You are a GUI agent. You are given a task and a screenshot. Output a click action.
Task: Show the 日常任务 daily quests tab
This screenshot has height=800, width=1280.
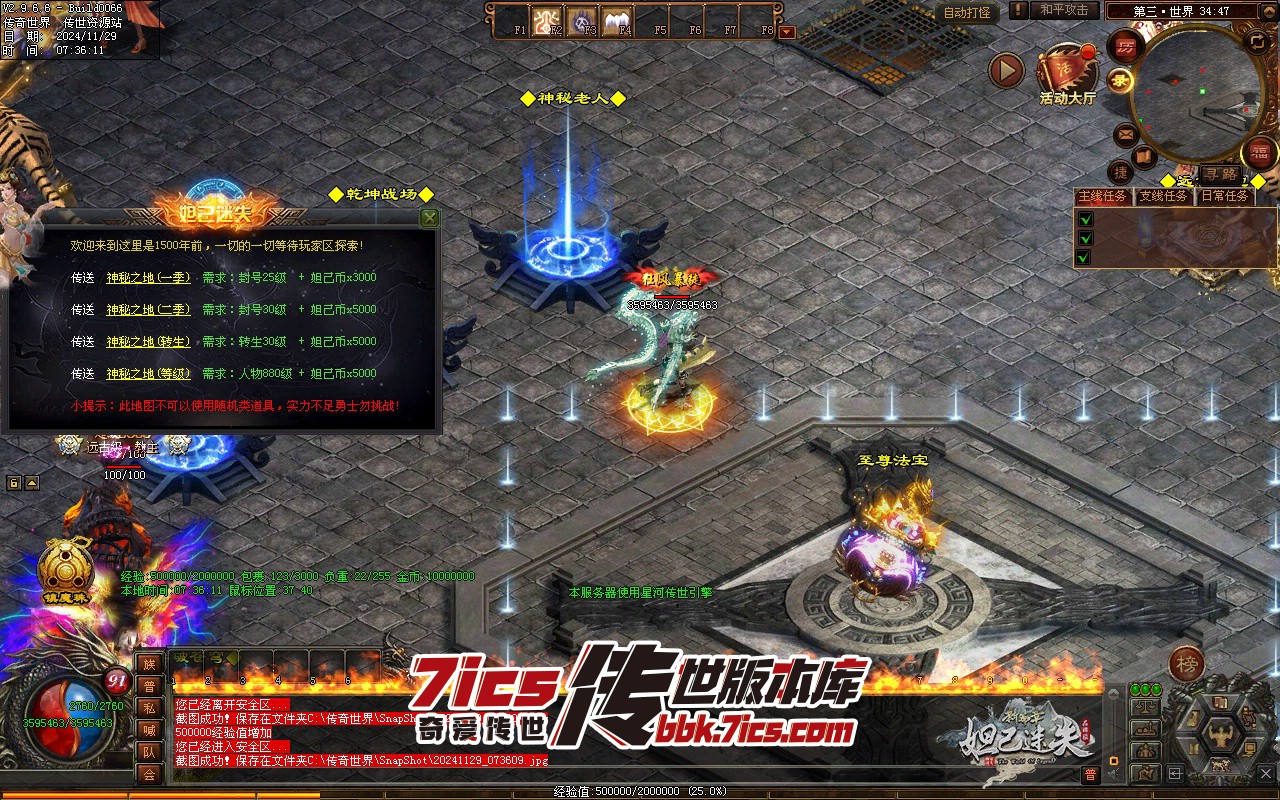point(1225,196)
